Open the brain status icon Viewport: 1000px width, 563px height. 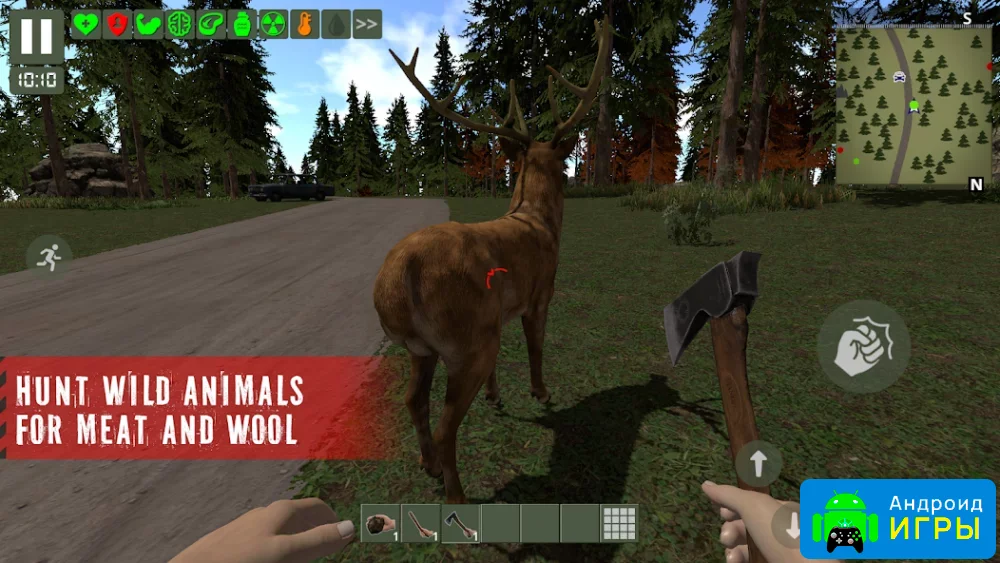click(179, 24)
